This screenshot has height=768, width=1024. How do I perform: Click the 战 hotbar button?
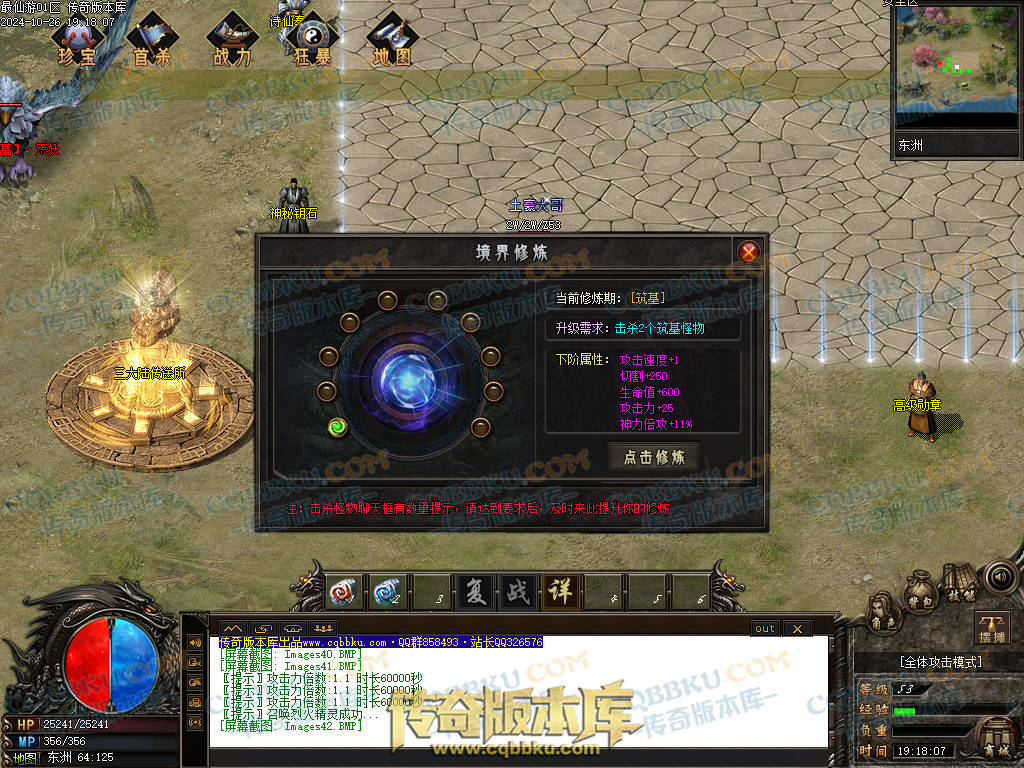517,592
